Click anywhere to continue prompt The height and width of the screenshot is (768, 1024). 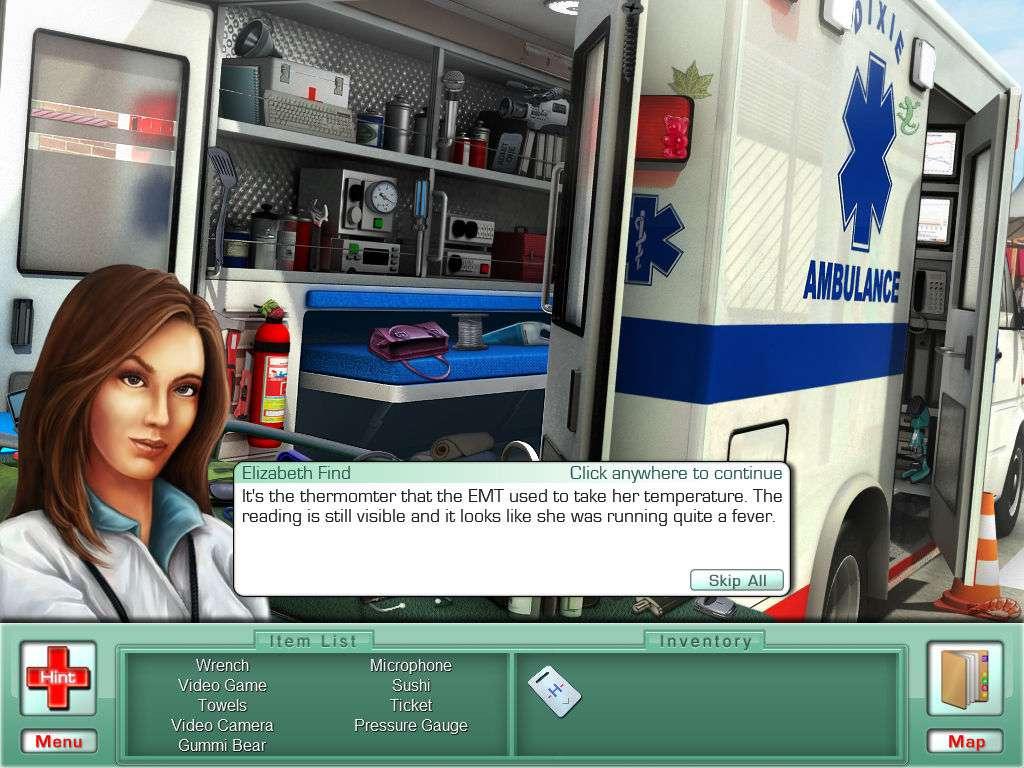[x=676, y=473]
